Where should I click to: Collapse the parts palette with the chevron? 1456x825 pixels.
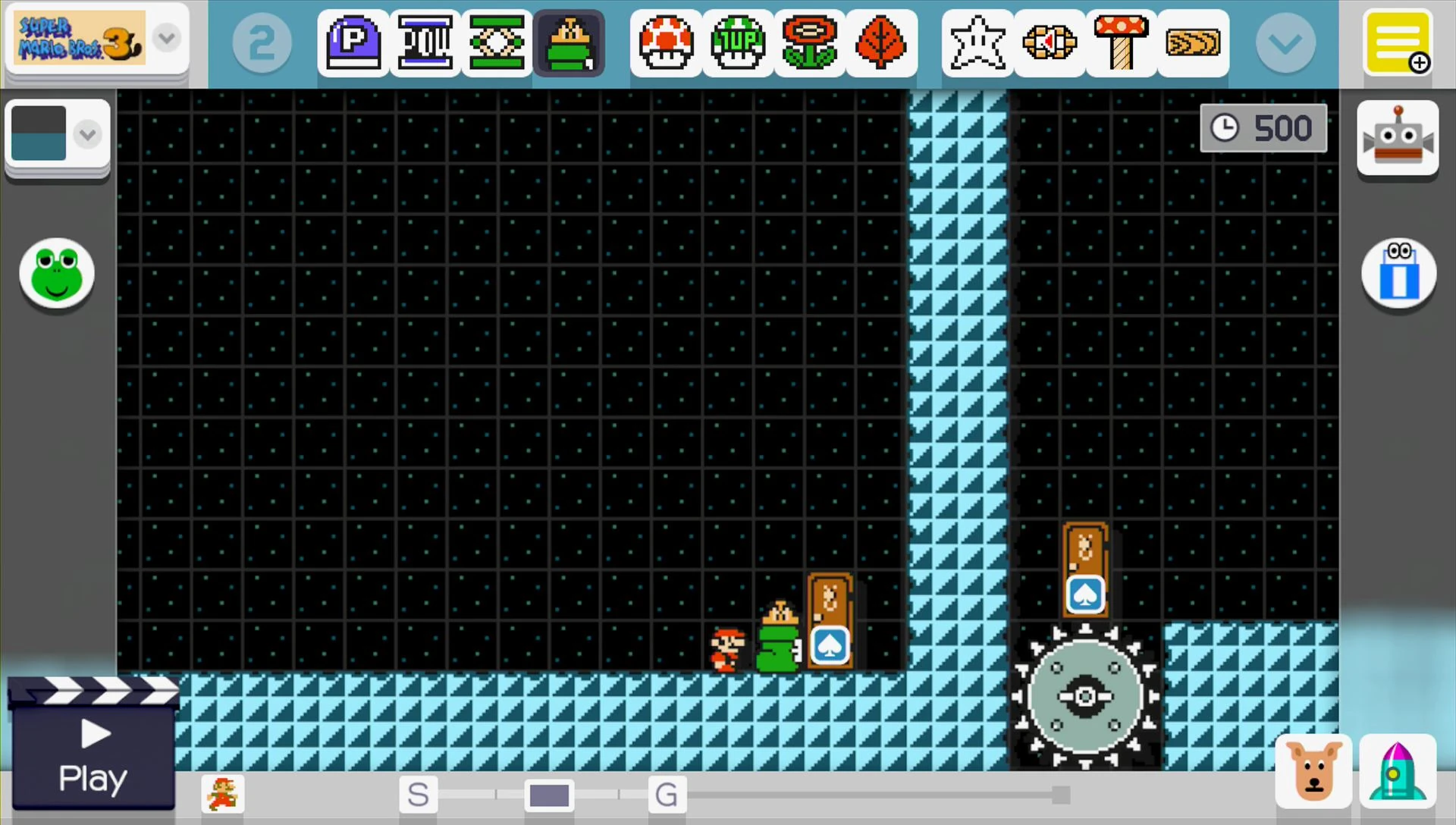[x=1285, y=43]
